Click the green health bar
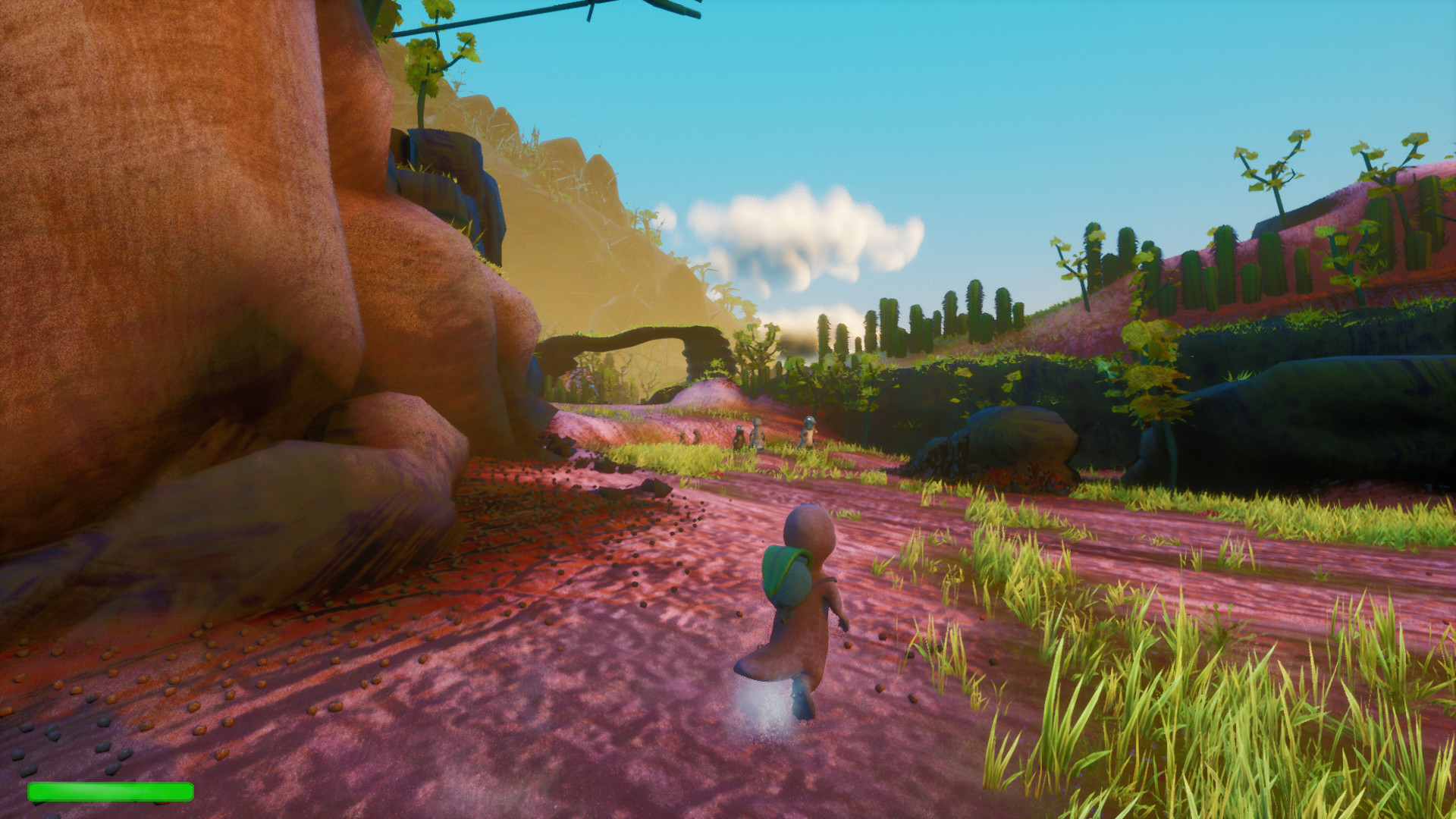1456x819 pixels. tap(110, 791)
